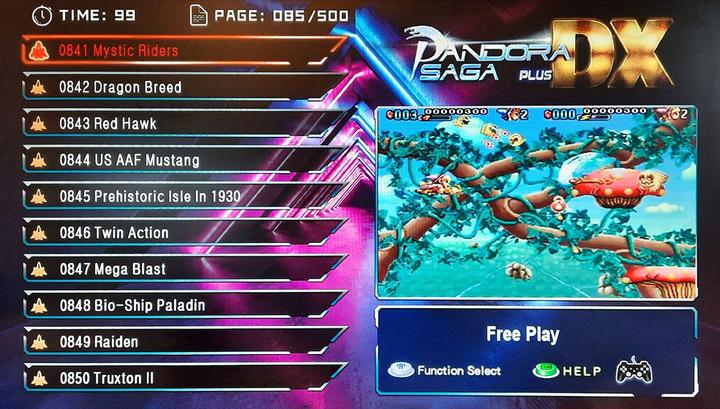
Task: Click the Mystic Riders gameplay preview thumbnail
Action: [x=535, y=203]
